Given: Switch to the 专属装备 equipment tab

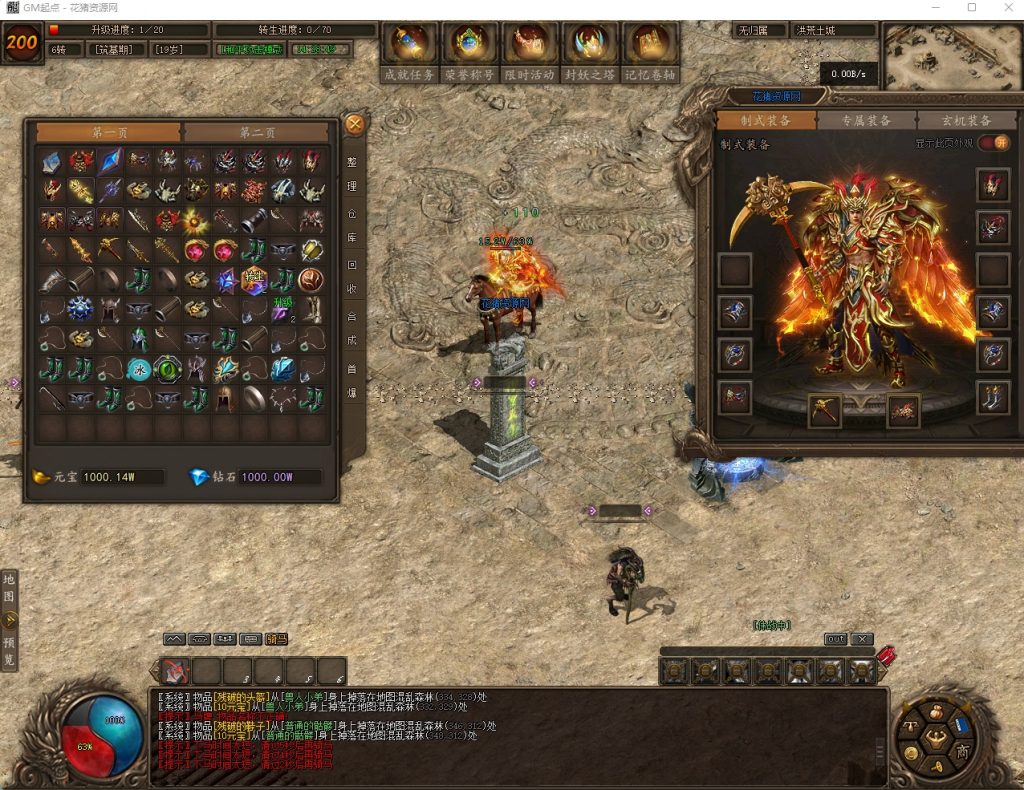Looking at the screenshot, I should 866,120.
